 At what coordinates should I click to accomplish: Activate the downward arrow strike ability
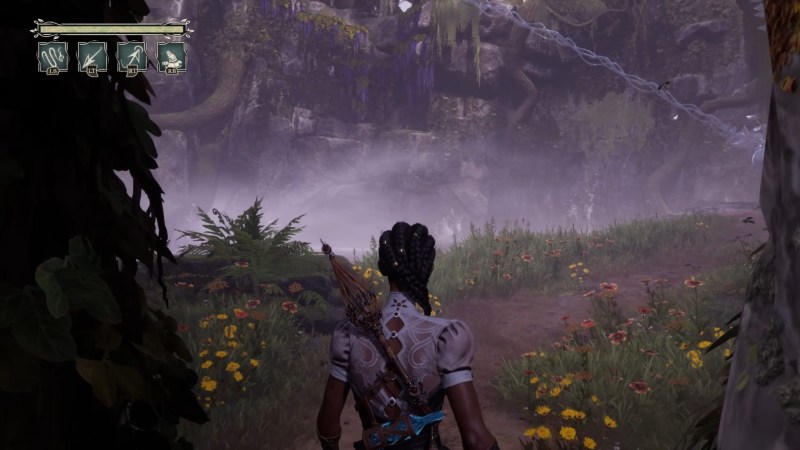click(92, 56)
